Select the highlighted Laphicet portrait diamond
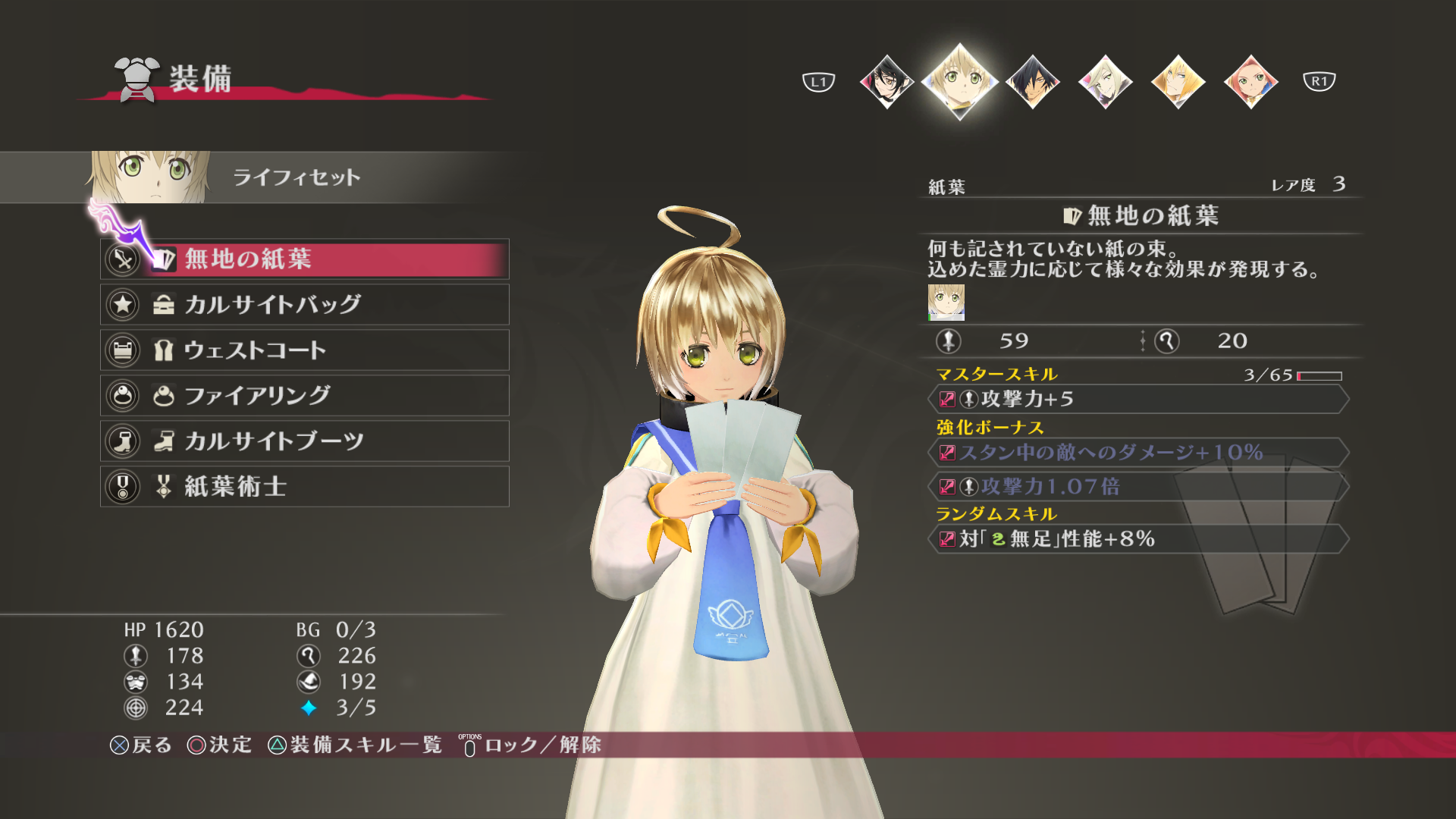 [x=959, y=81]
